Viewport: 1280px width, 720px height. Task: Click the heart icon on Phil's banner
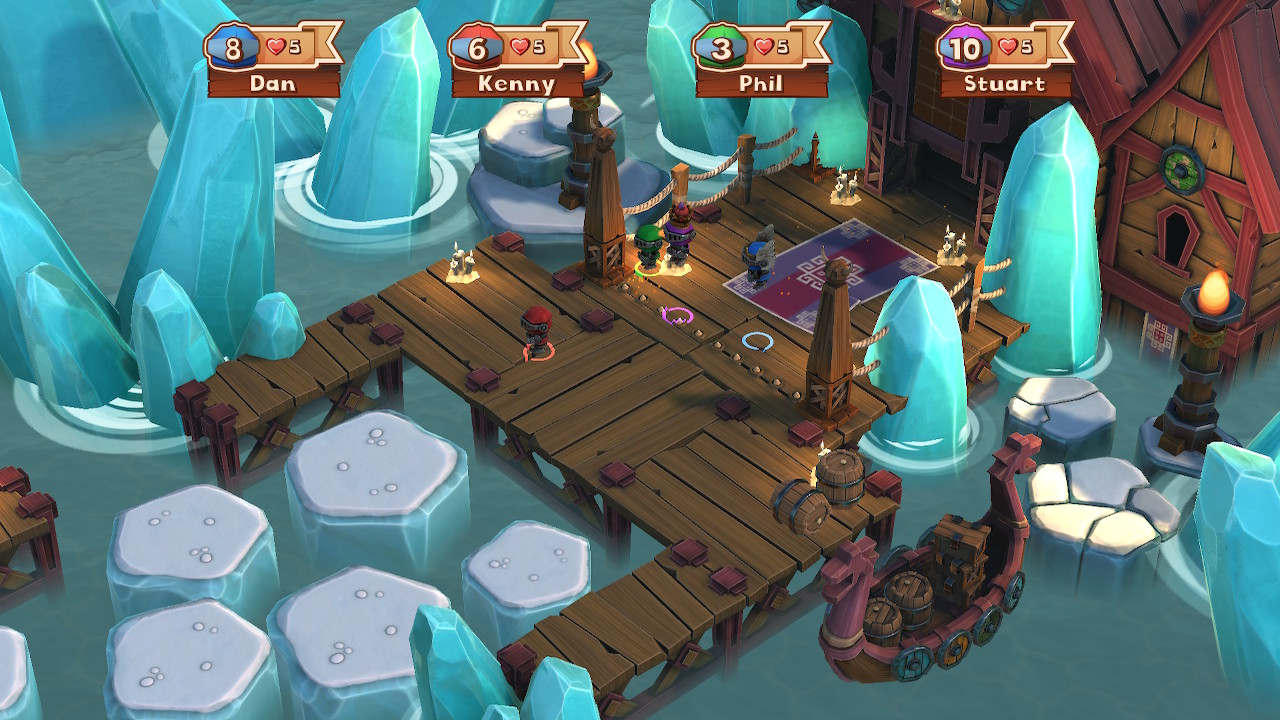(x=765, y=45)
